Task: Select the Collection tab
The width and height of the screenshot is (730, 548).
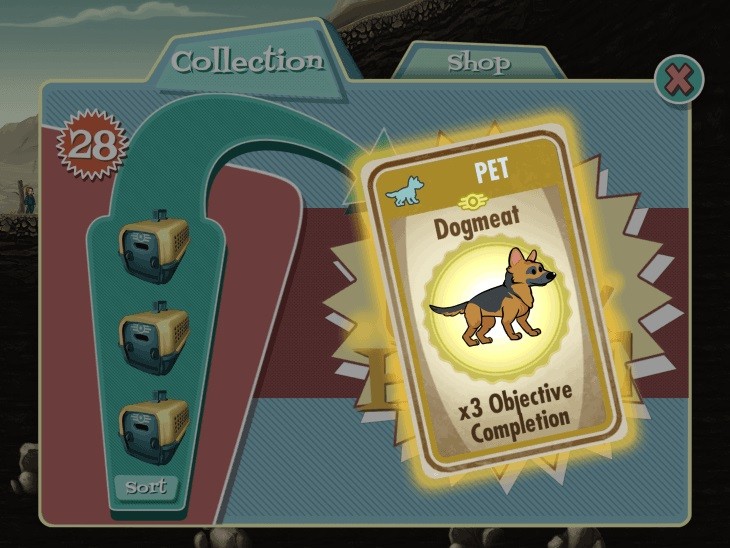Action: [247, 60]
